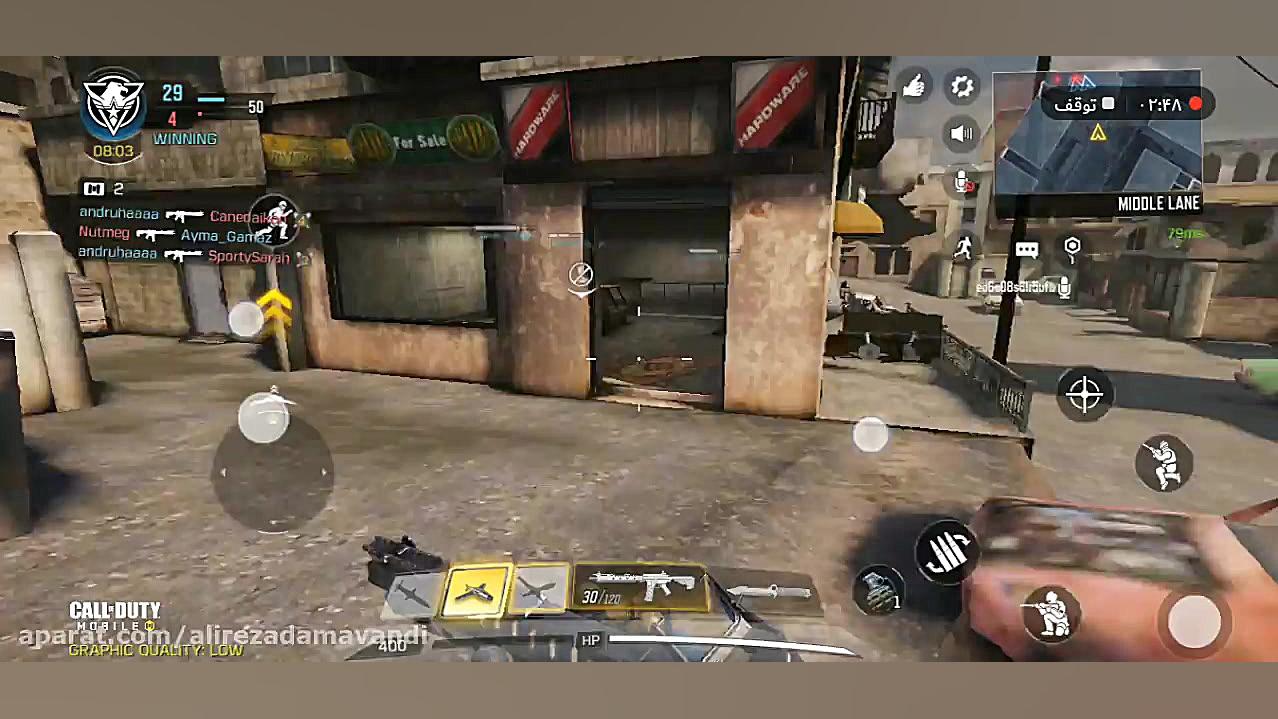Activate the highlighted yellow scorestreak slot

point(476,592)
